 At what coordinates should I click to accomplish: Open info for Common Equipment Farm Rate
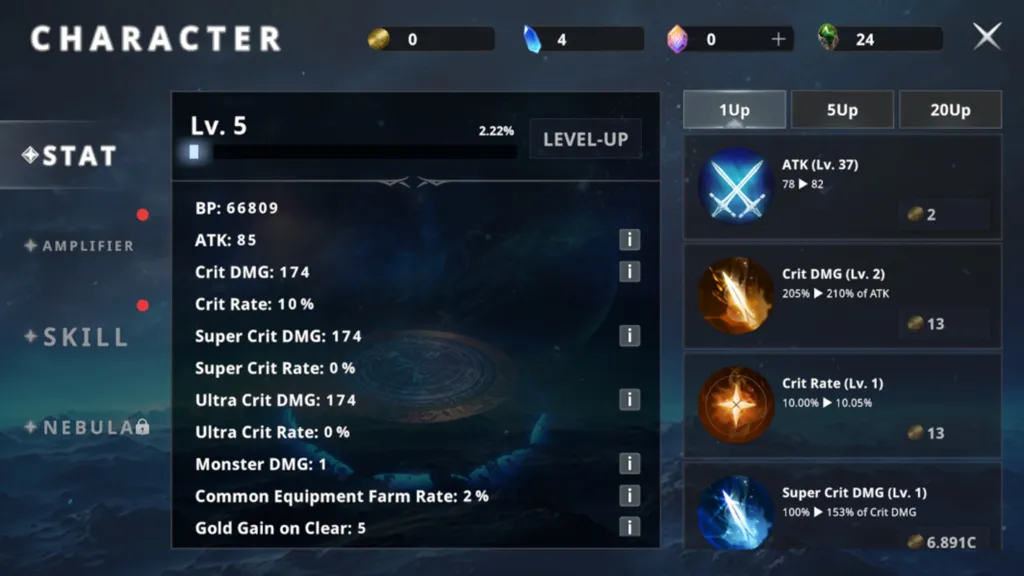point(629,496)
